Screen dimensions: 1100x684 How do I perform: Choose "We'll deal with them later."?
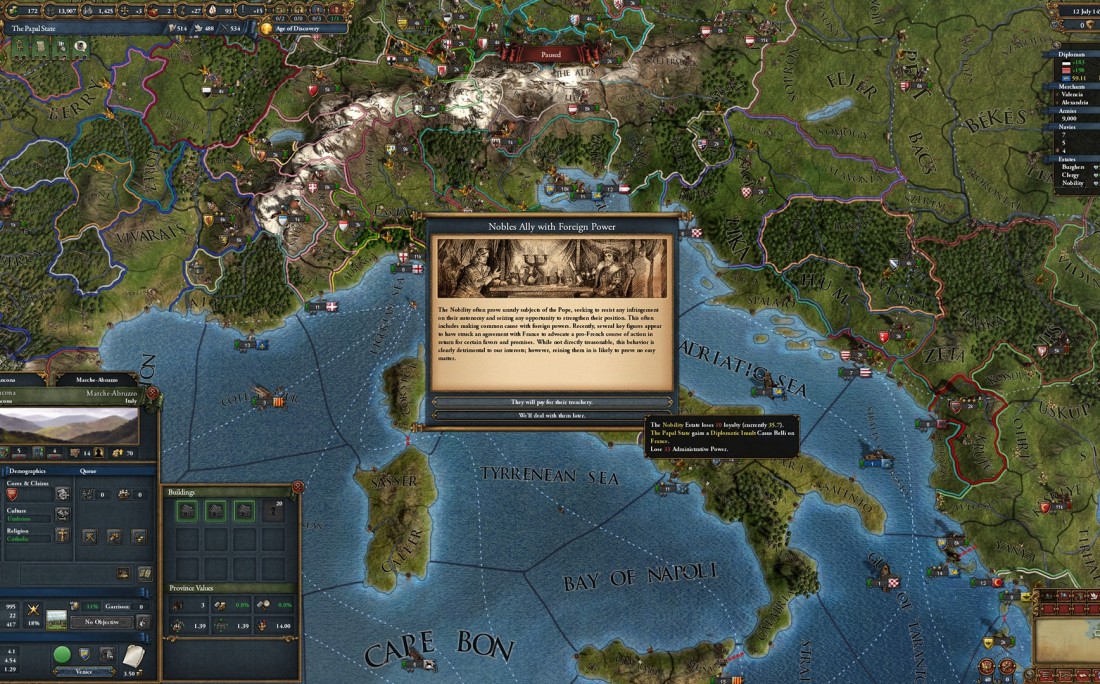(x=551, y=414)
